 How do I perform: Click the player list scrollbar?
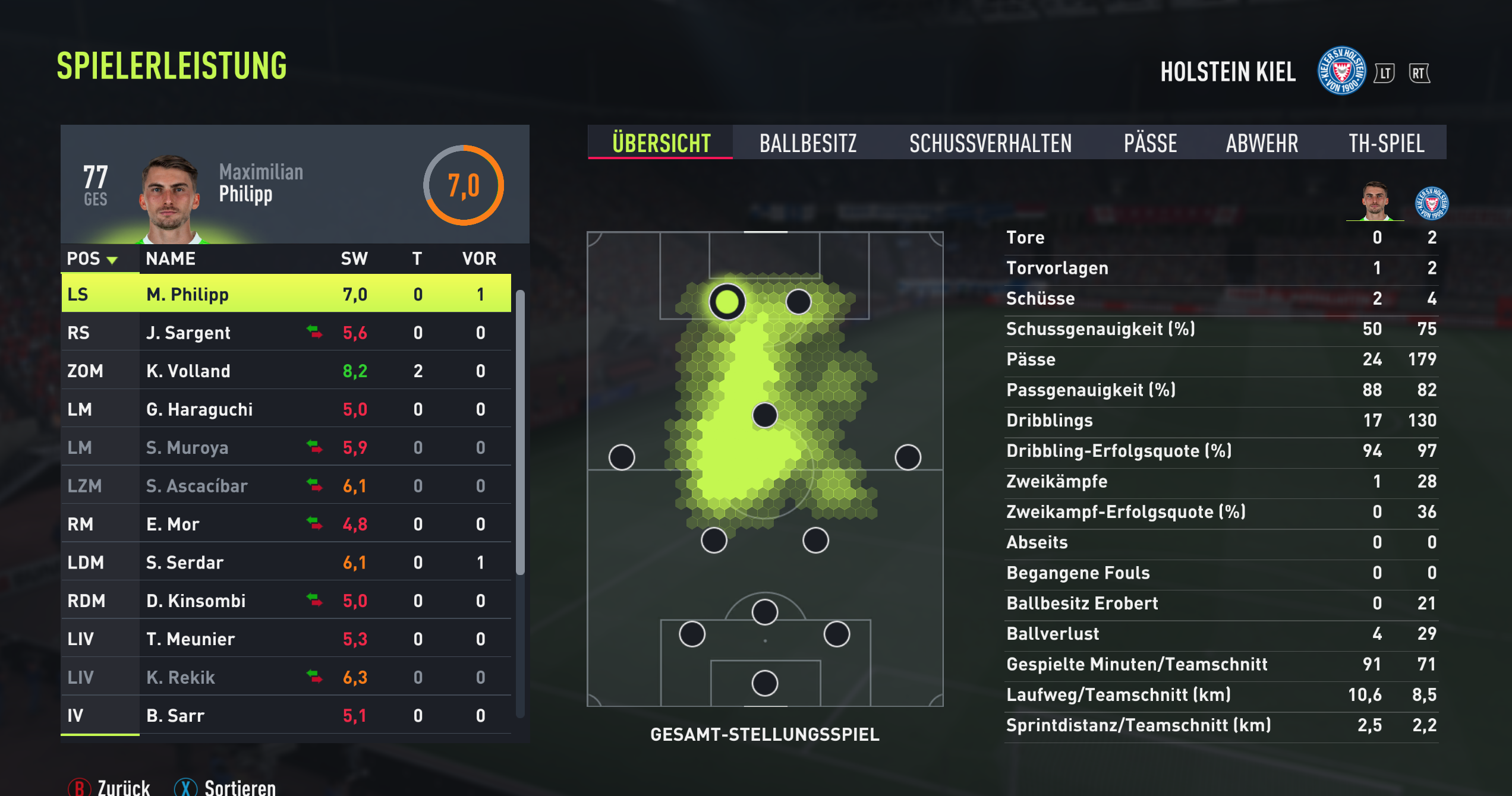[520, 432]
